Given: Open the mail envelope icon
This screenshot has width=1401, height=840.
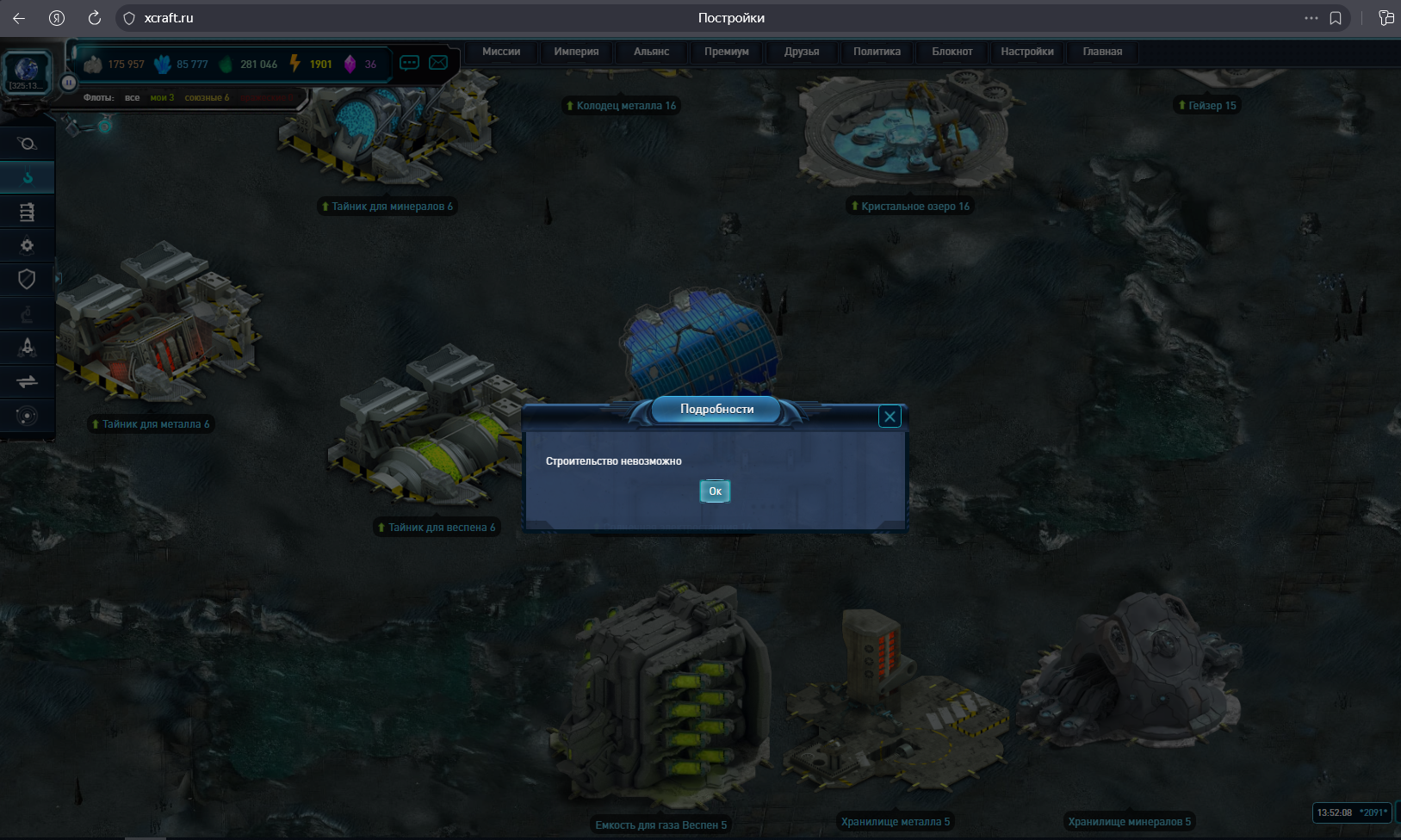Looking at the screenshot, I should pyautogui.click(x=438, y=63).
